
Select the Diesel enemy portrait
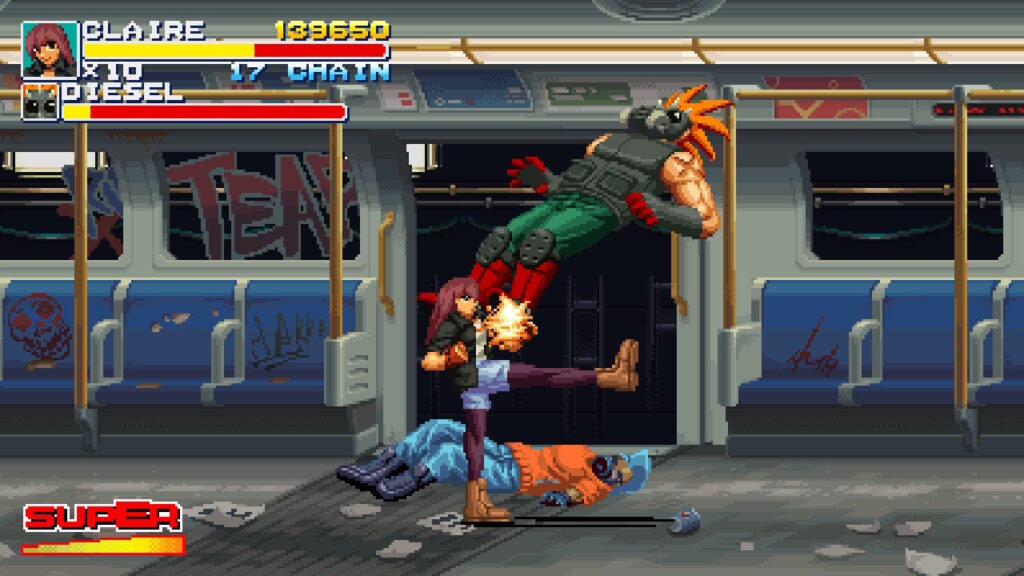40,102
